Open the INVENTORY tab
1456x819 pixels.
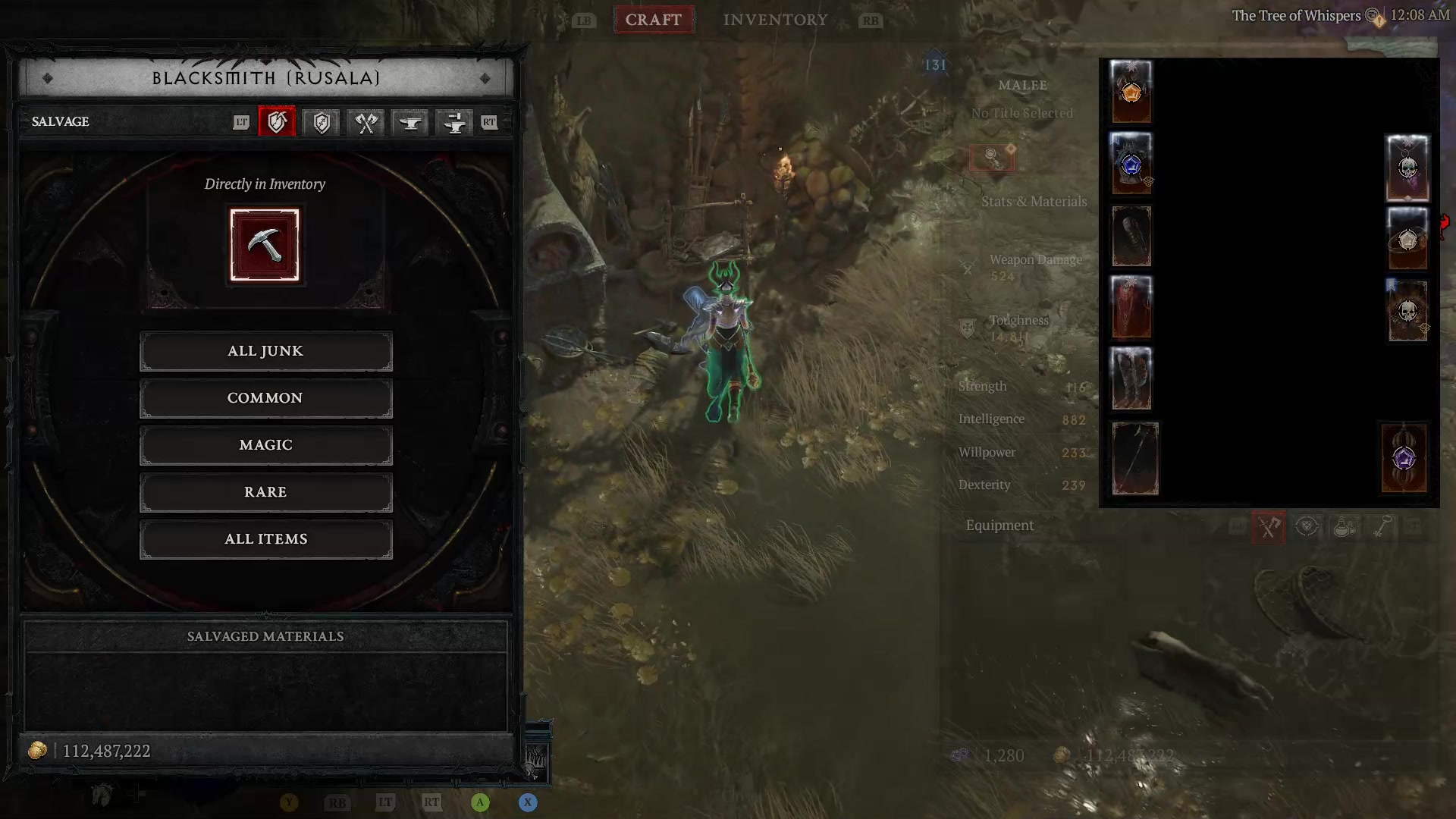(775, 20)
